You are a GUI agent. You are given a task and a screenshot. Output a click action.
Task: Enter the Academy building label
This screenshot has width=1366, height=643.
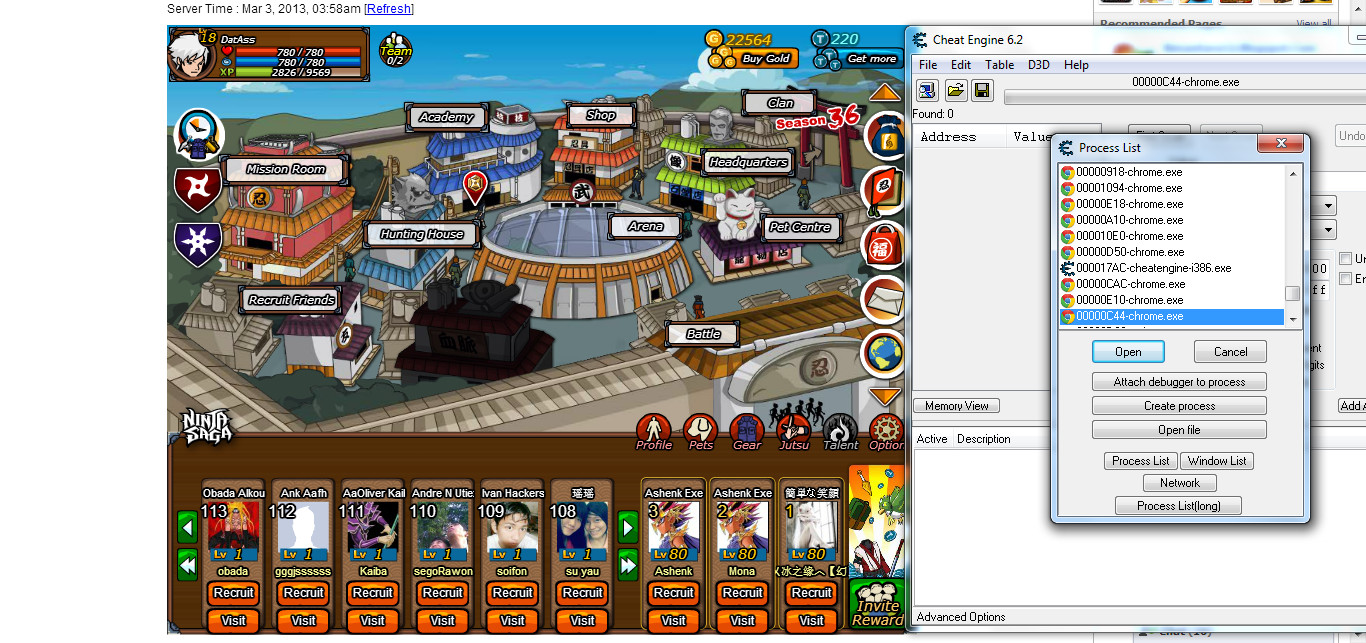click(446, 117)
